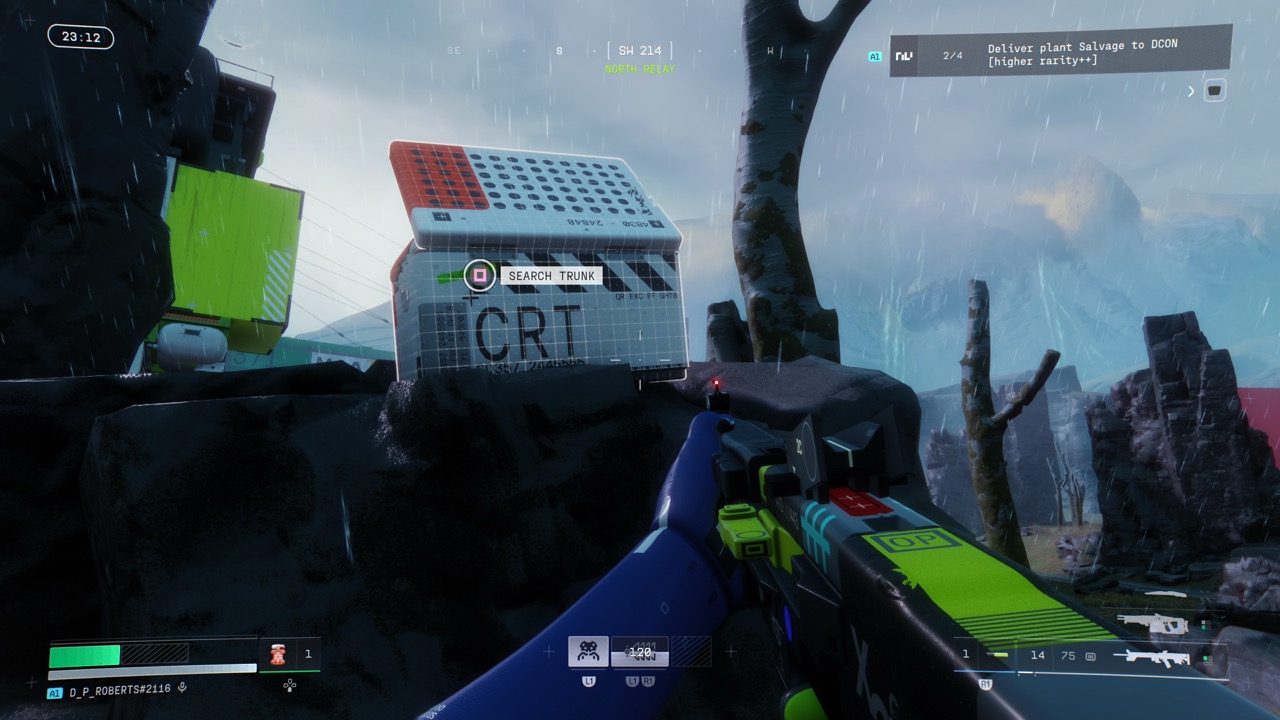Select the equipped rifle weapon slot
This screenshot has height=720, width=1280.
[1157, 656]
